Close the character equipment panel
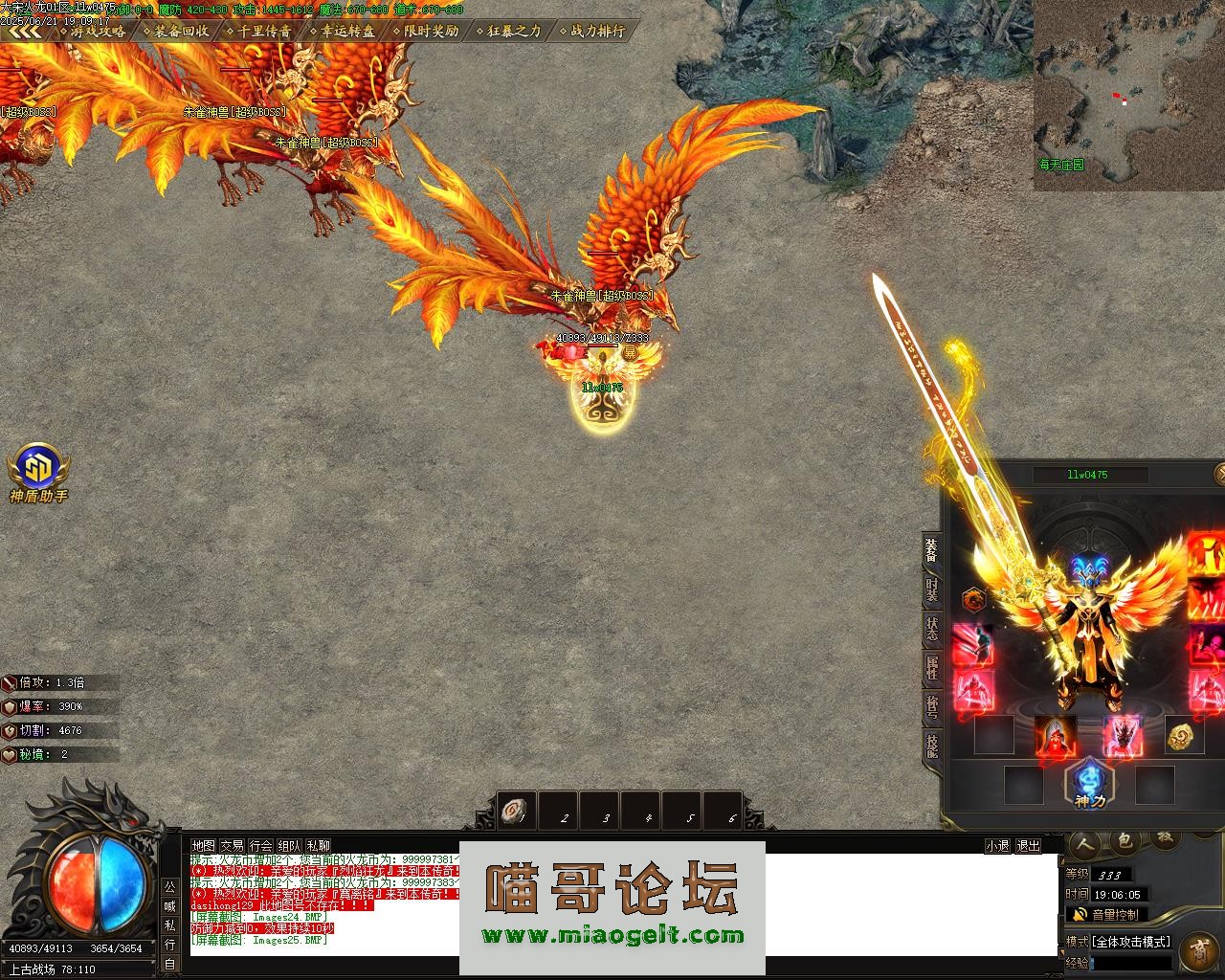1225x980 pixels. [1220, 473]
